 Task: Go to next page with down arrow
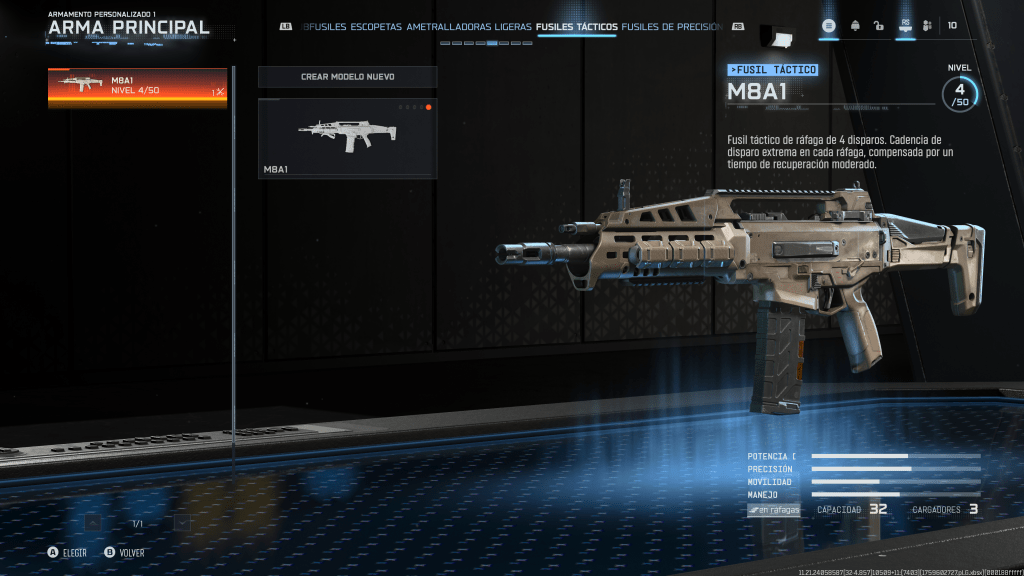click(x=182, y=522)
